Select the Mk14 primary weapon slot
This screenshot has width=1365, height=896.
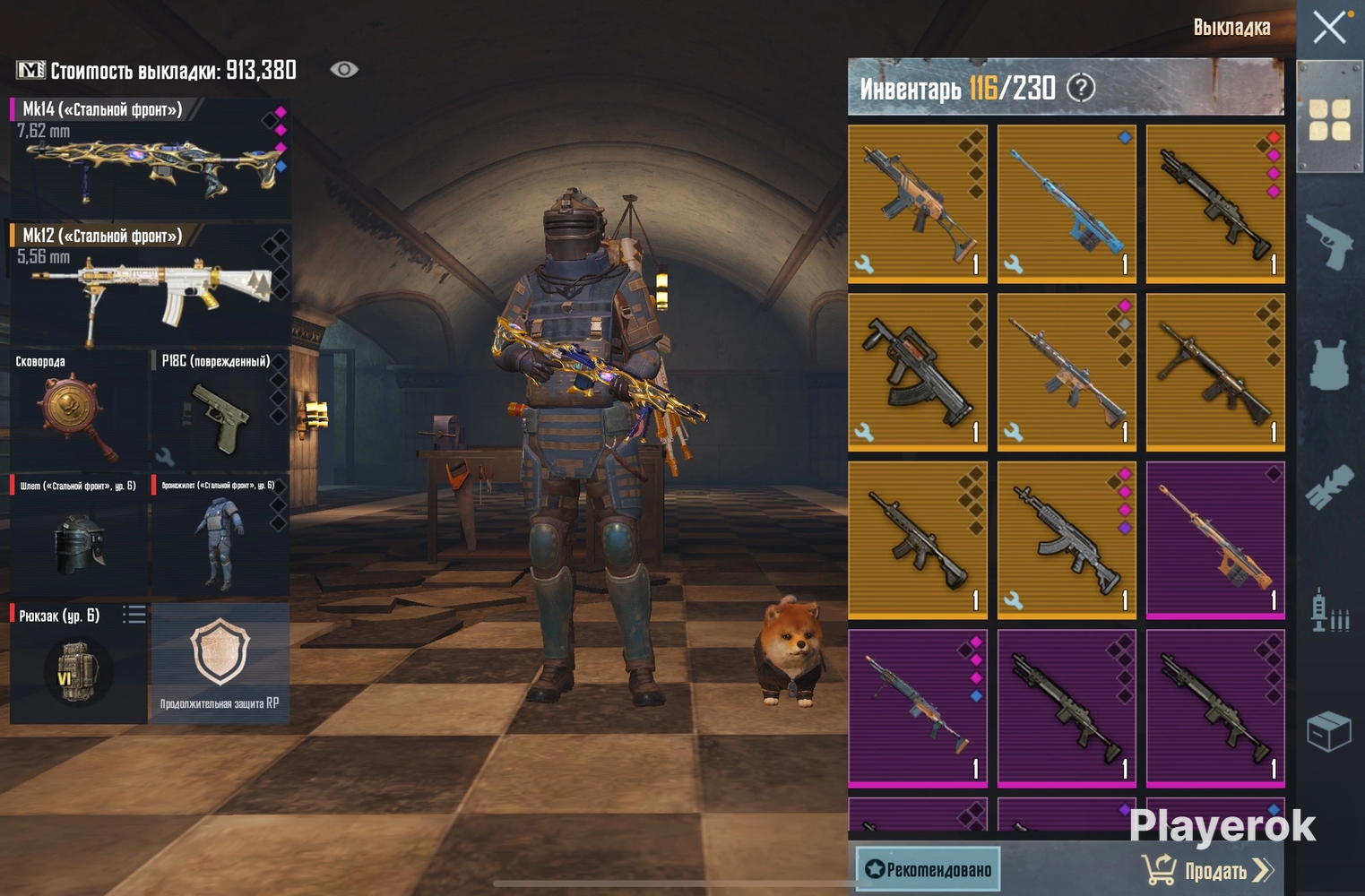tap(150, 159)
